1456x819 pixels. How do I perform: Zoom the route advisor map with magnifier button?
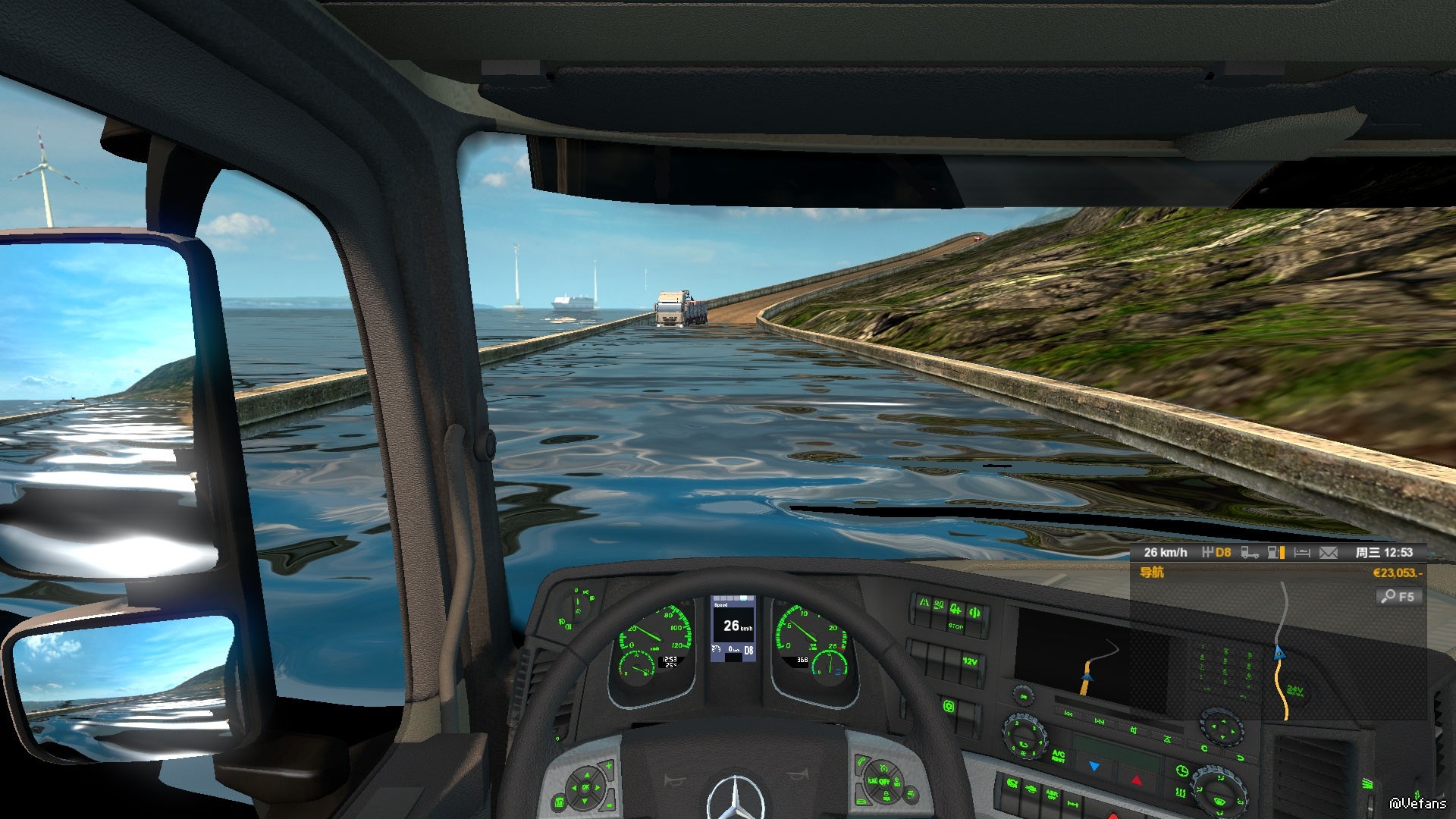point(1398,596)
